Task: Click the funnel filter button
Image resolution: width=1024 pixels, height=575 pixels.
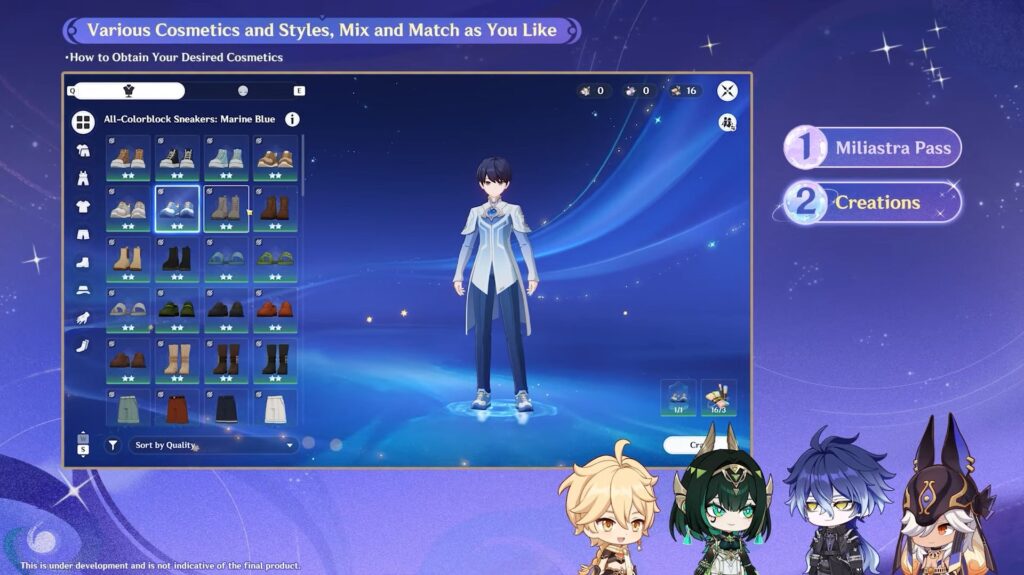Action: click(x=112, y=445)
